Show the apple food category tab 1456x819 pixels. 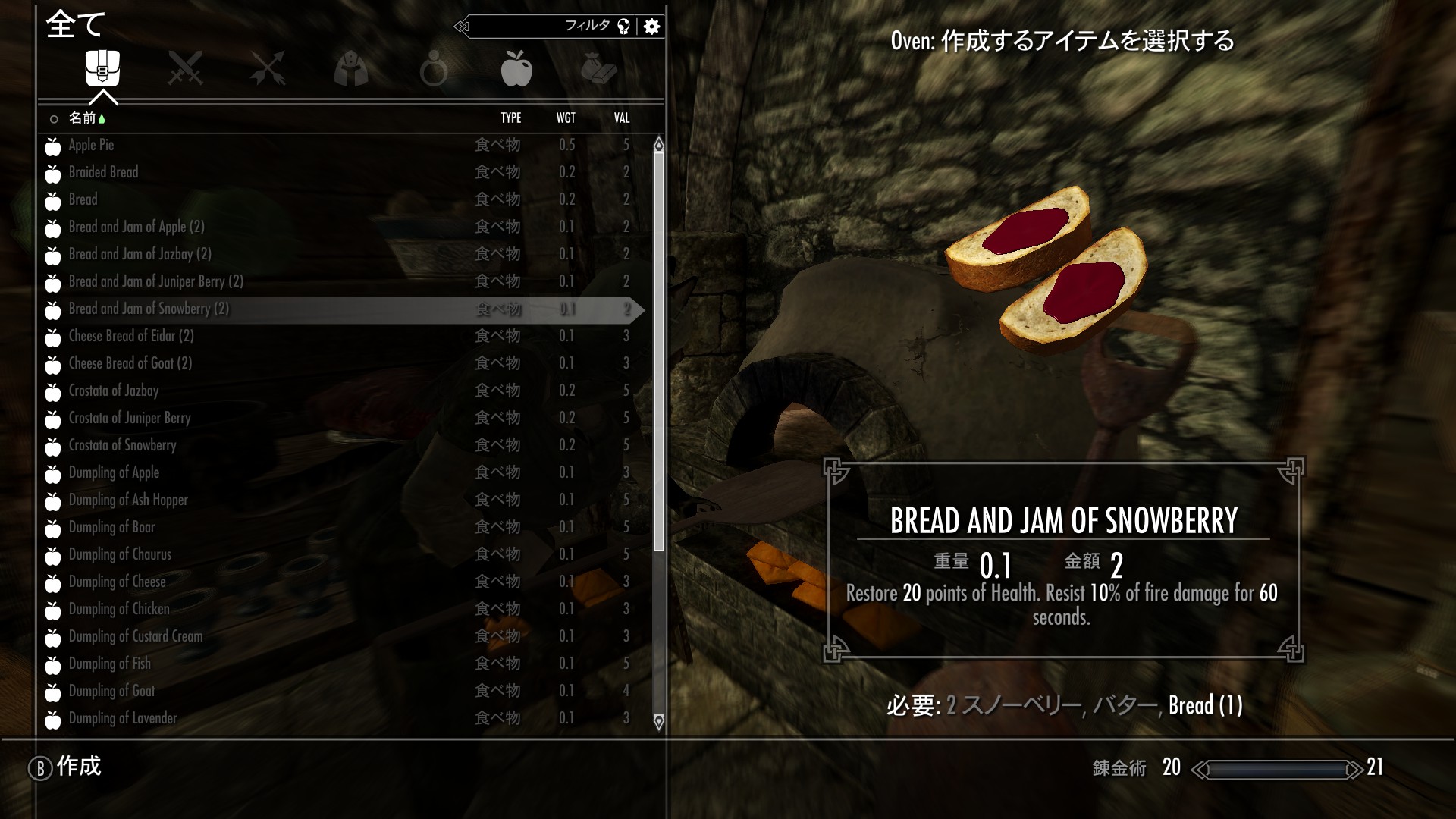tap(516, 68)
